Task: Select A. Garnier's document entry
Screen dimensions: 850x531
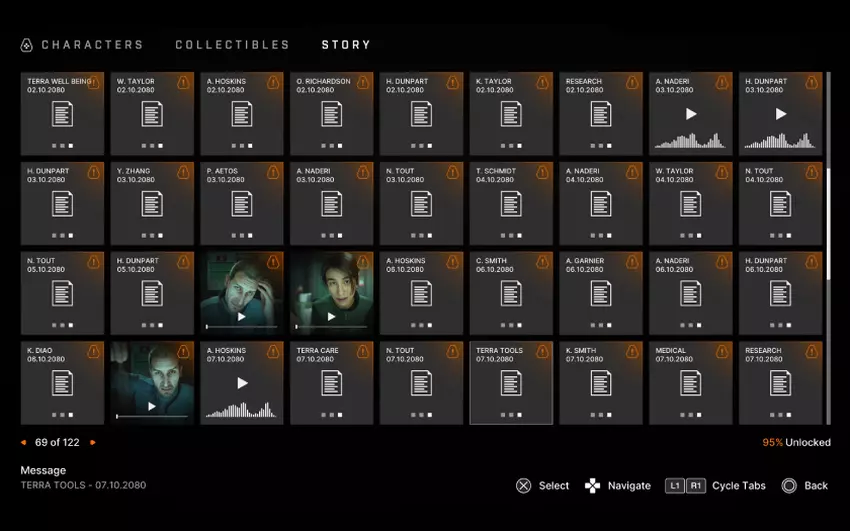Action: point(601,293)
